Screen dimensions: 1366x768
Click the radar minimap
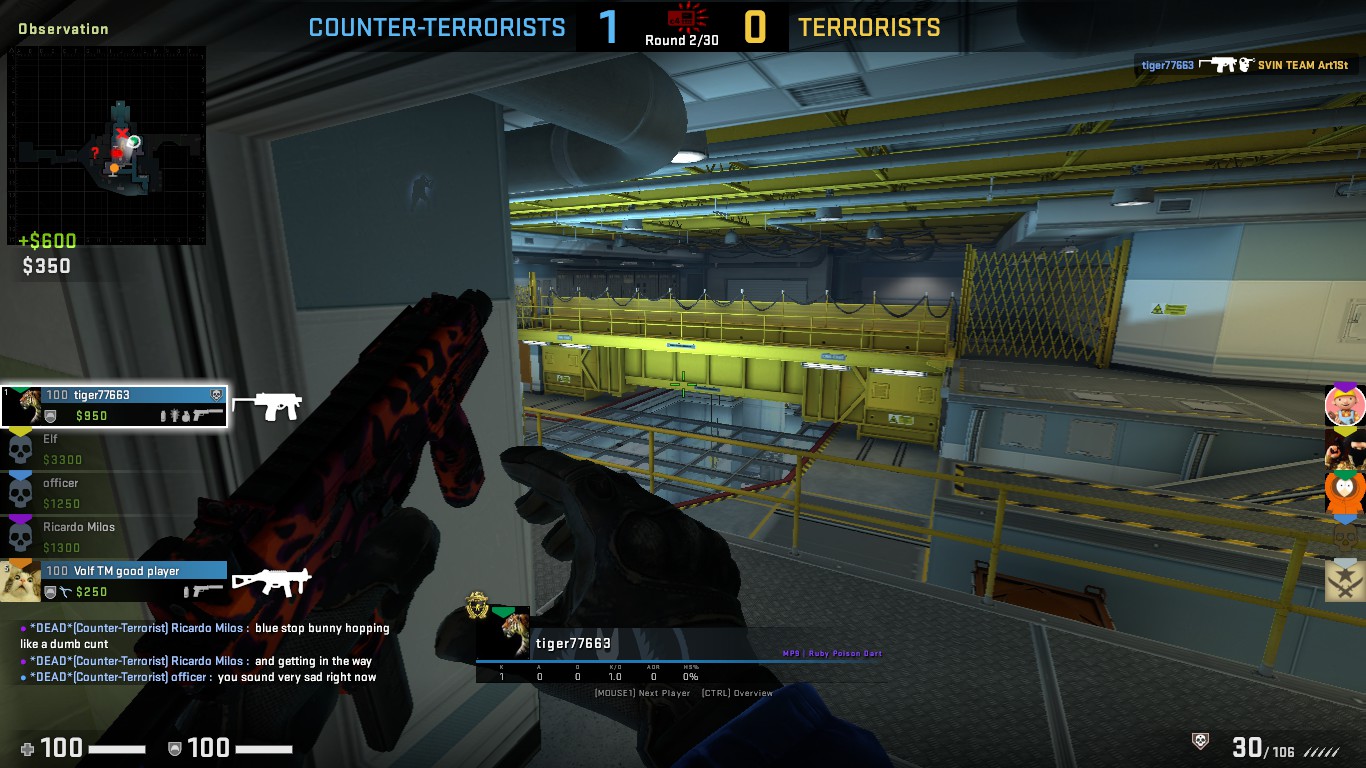click(107, 145)
